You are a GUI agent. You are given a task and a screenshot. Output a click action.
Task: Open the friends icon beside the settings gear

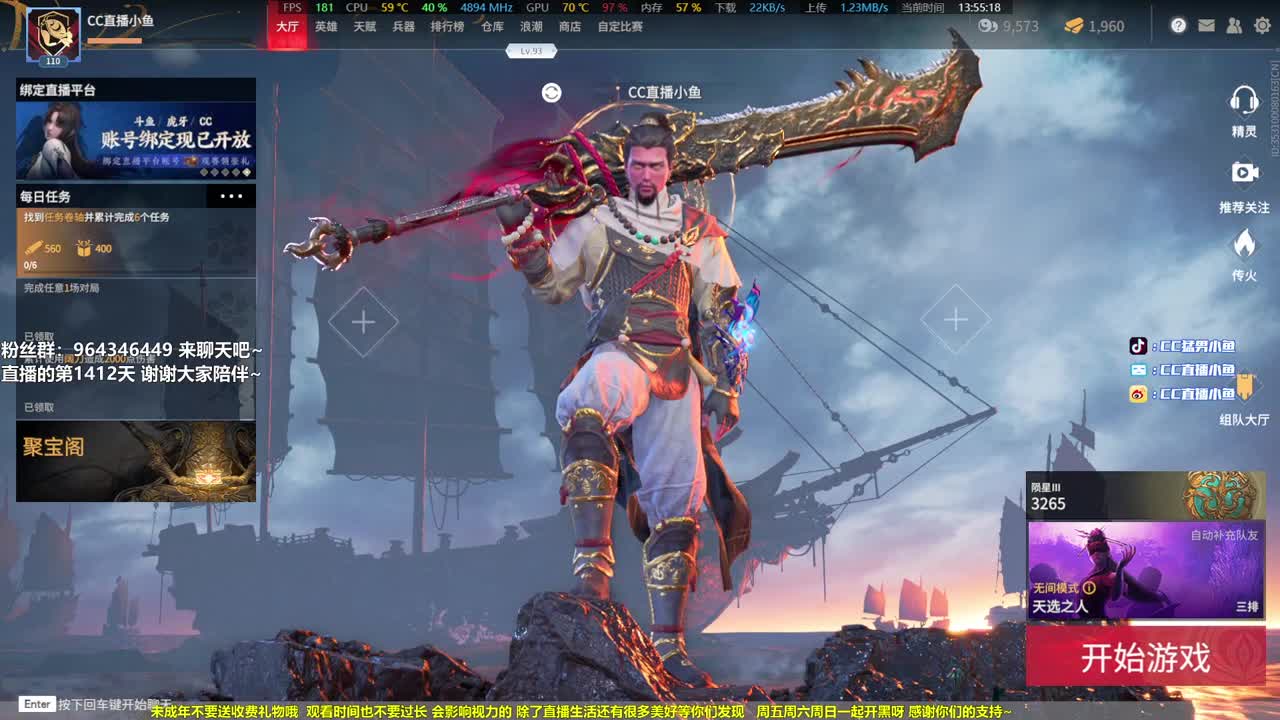click(x=1233, y=25)
